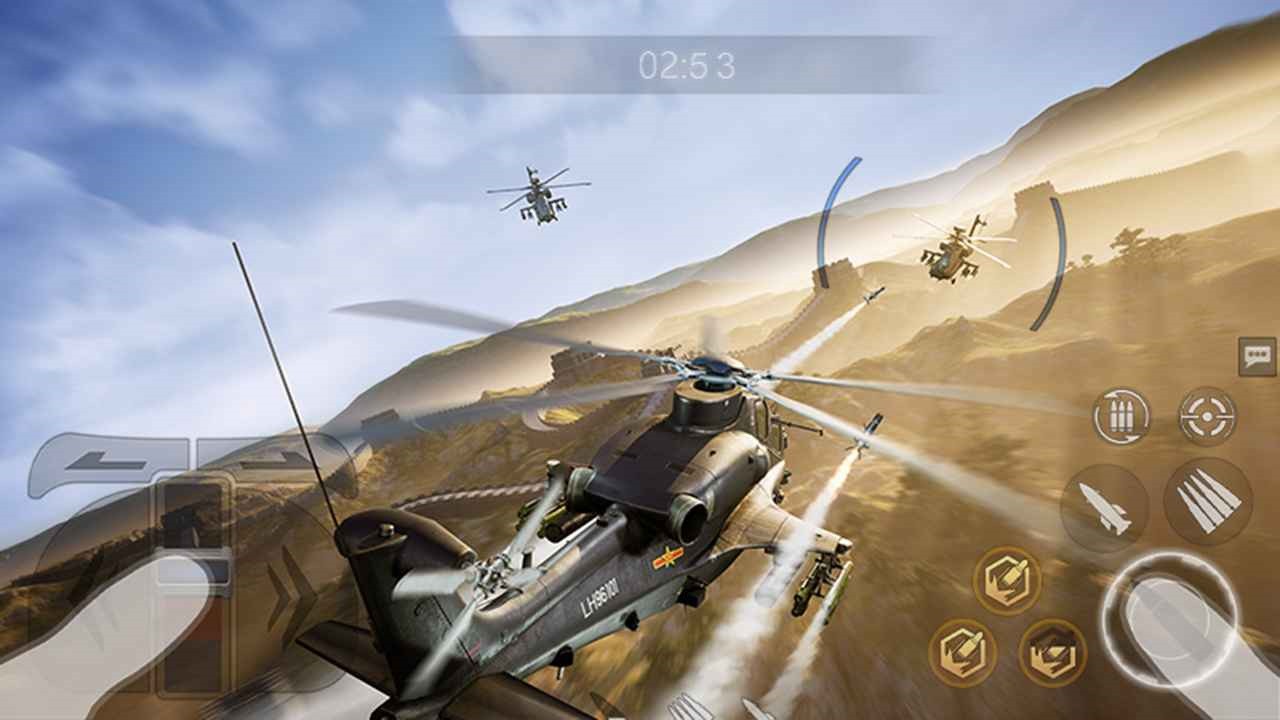The image size is (1280, 720).
Task: Activate the target lock crosshair button
Action: coord(1207,416)
